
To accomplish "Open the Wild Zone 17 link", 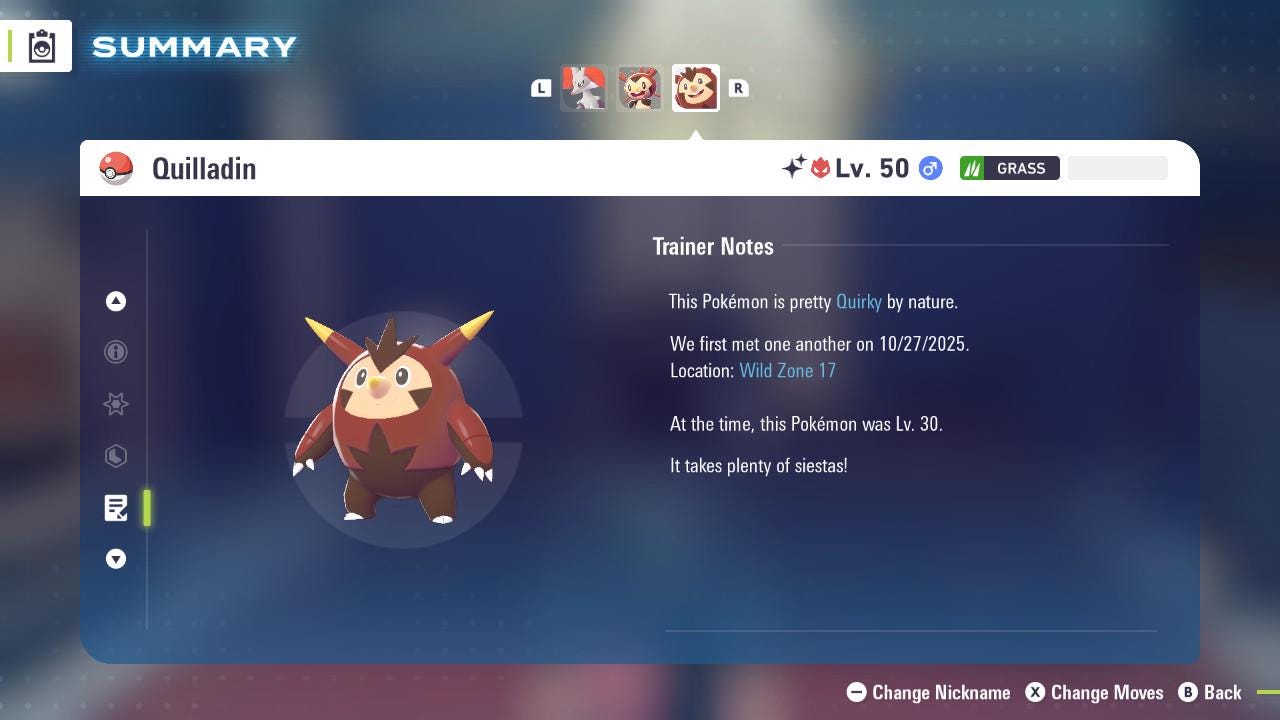I will [x=788, y=370].
